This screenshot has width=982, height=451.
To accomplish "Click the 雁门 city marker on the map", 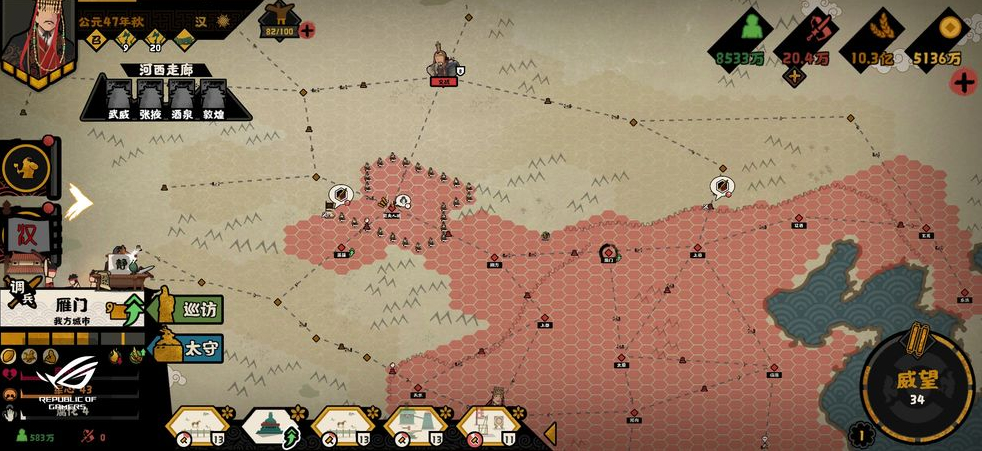I will click(608, 252).
